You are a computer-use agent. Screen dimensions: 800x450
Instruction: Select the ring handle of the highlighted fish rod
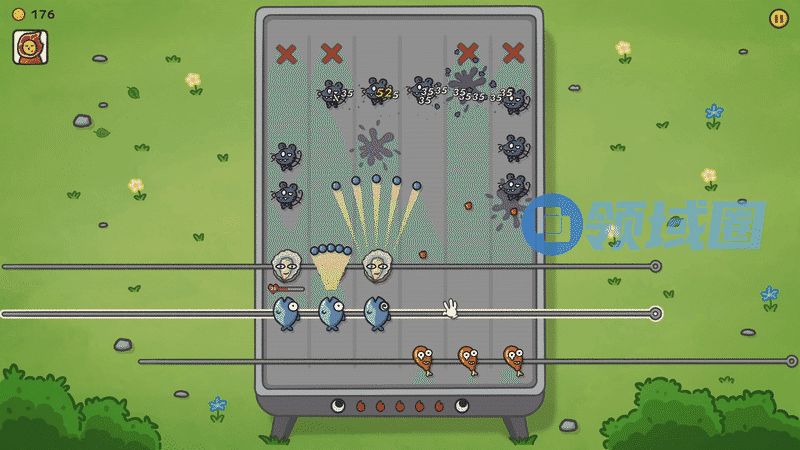coord(655,313)
